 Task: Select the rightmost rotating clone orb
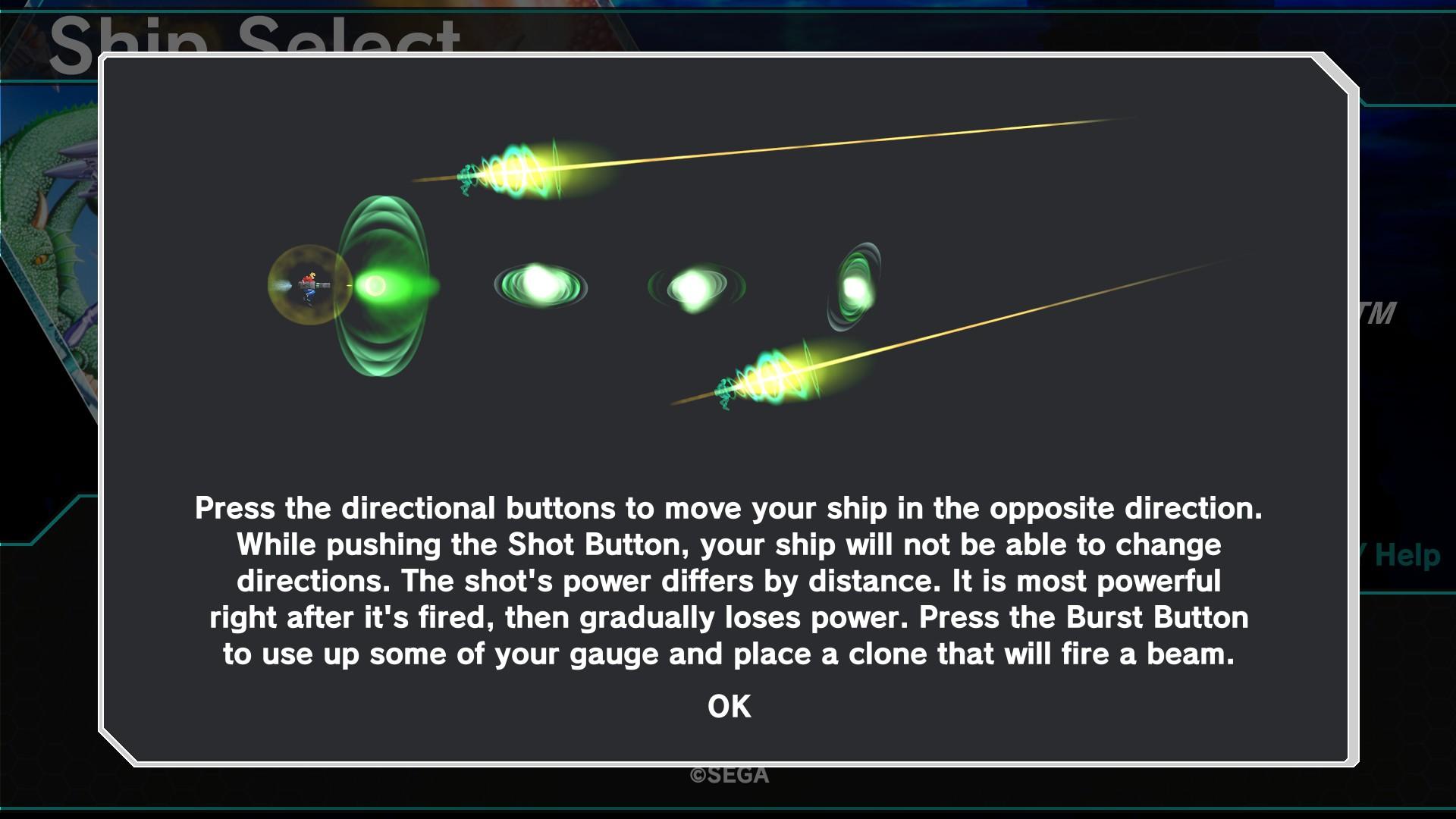tap(857, 288)
